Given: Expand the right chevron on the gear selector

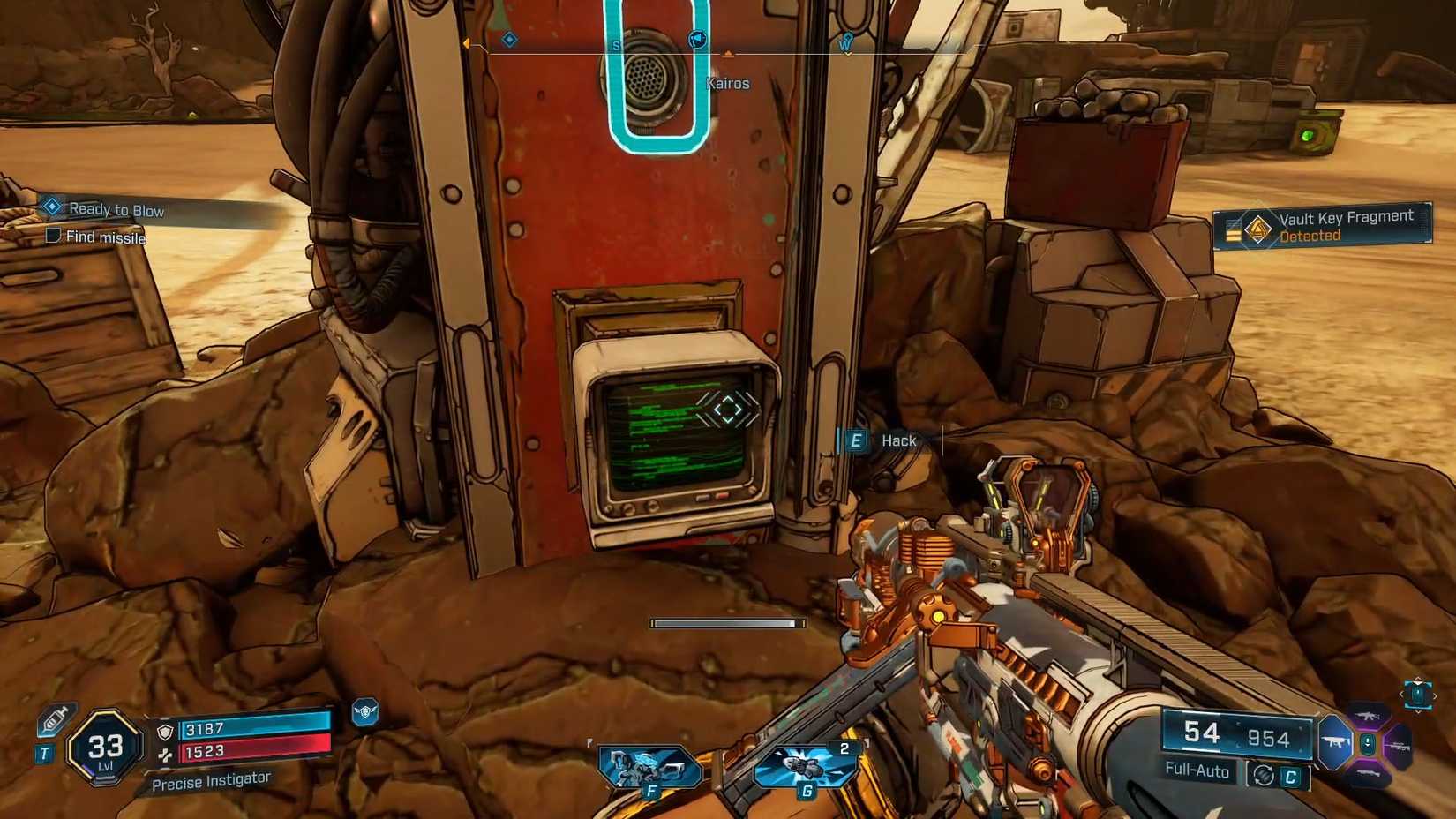Looking at the screenshot, I should tap(1436, 695).
